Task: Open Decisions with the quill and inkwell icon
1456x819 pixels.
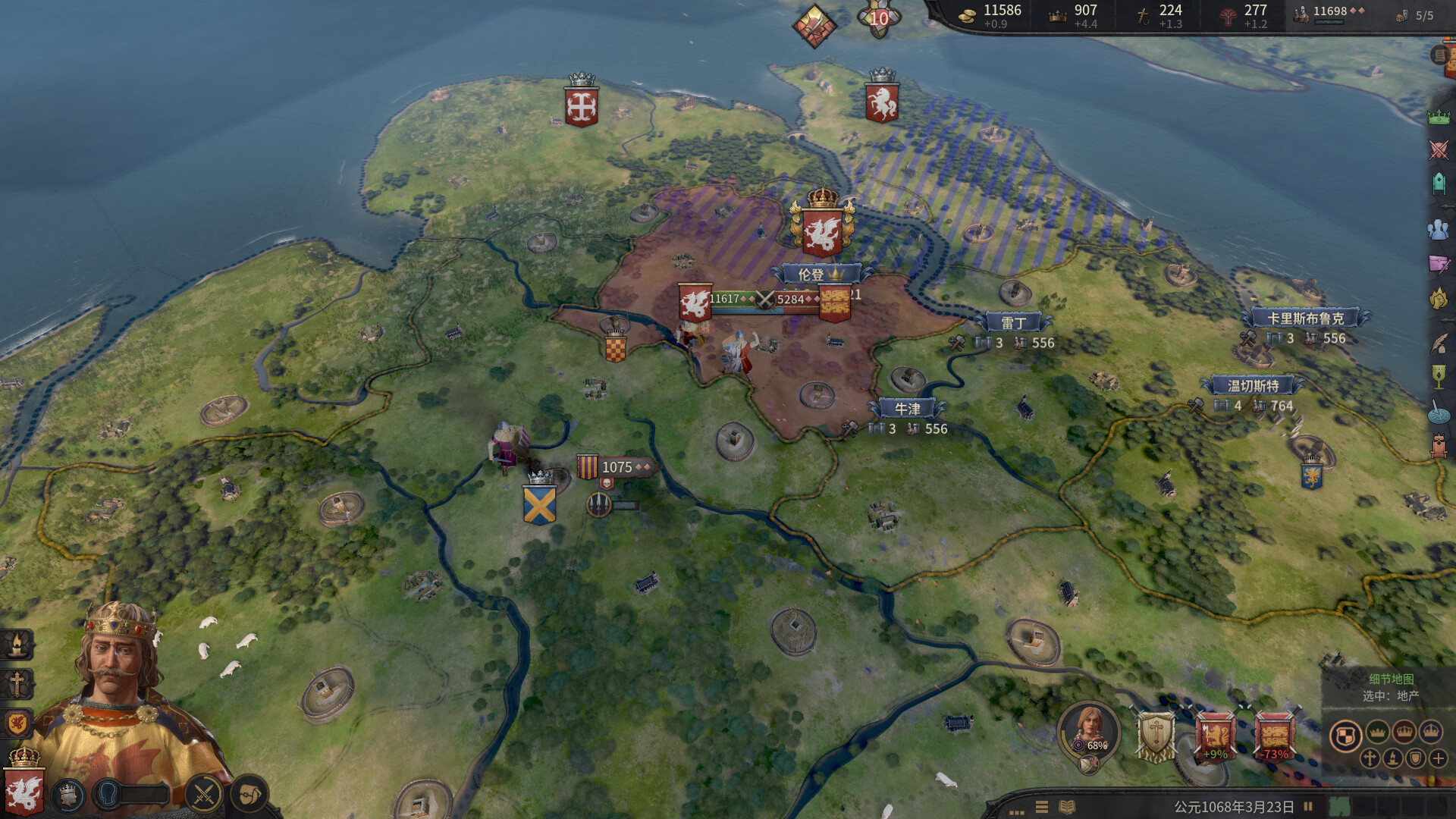Action: pyautogui.click(x=1438, y=344)
